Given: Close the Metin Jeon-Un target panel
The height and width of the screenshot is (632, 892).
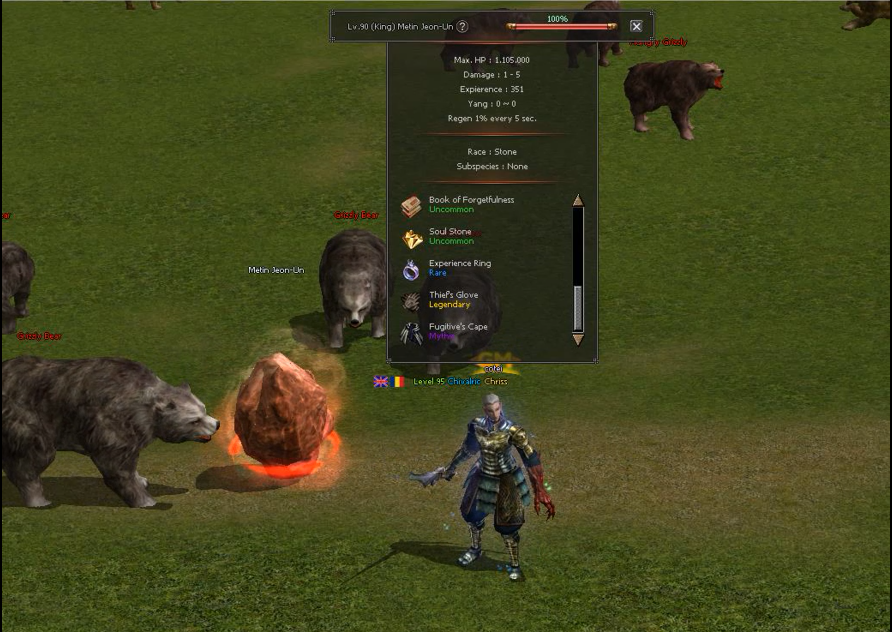Looking at the screenshot, I should [x=636, y=27].
